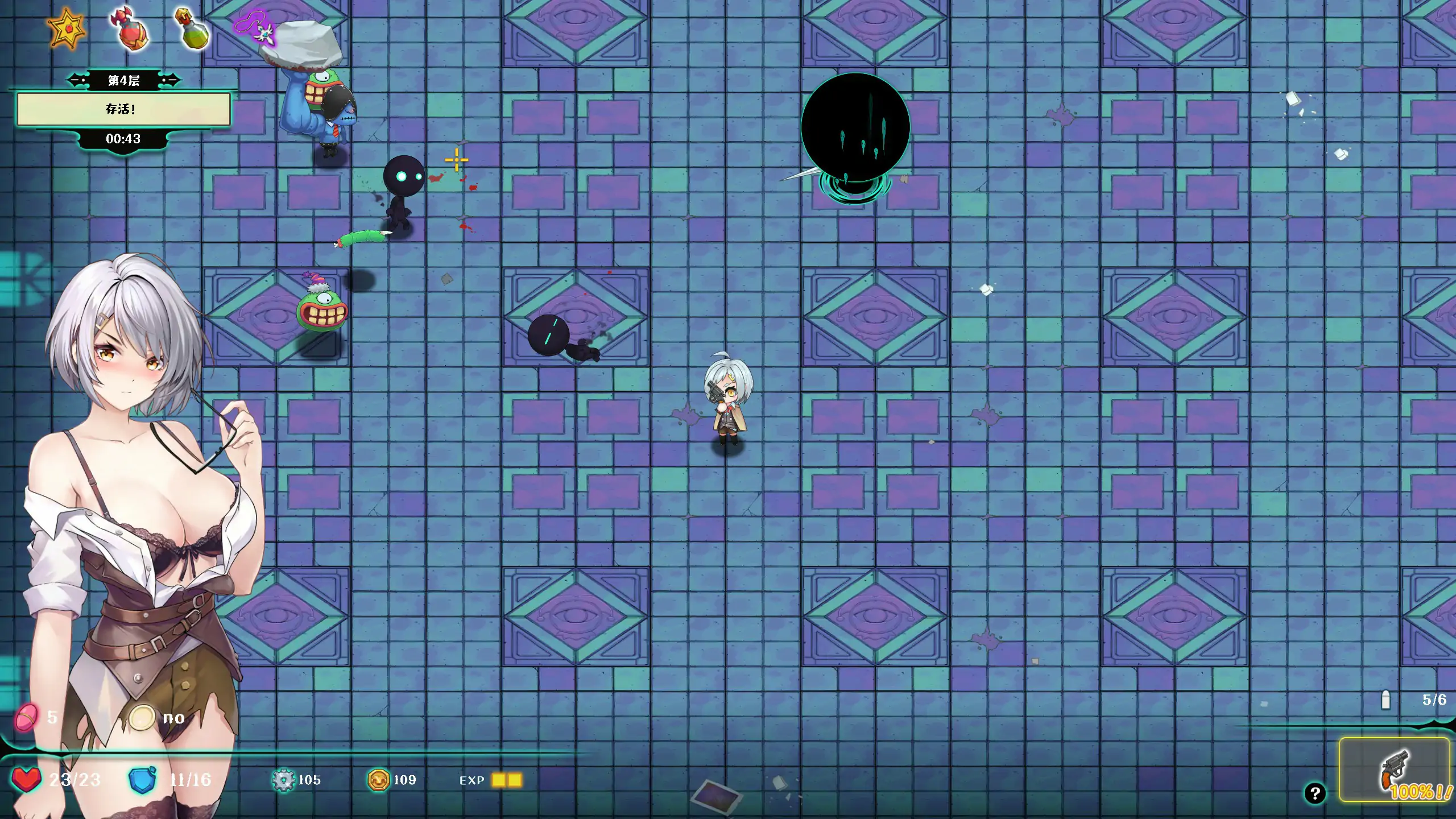Viewport: 1456px width, 819px height.
Task: Click the 存活! objective tracker panel
Action: click(123, 109)
